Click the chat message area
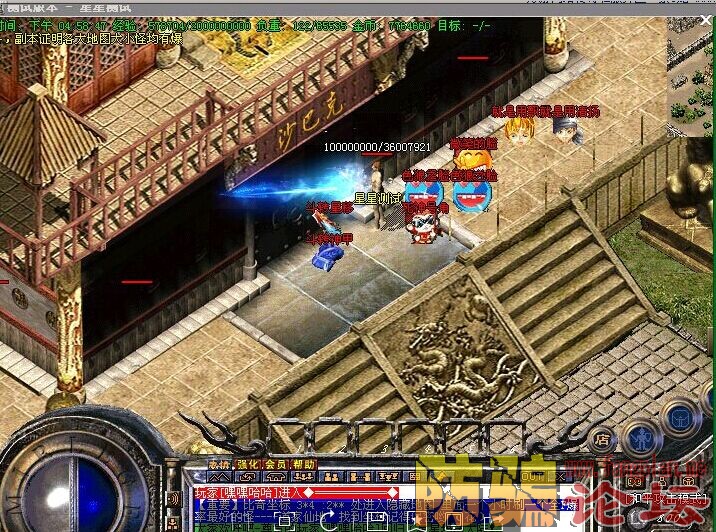The width and height of the screenshot is (716, 532). [x=300, y=506]
